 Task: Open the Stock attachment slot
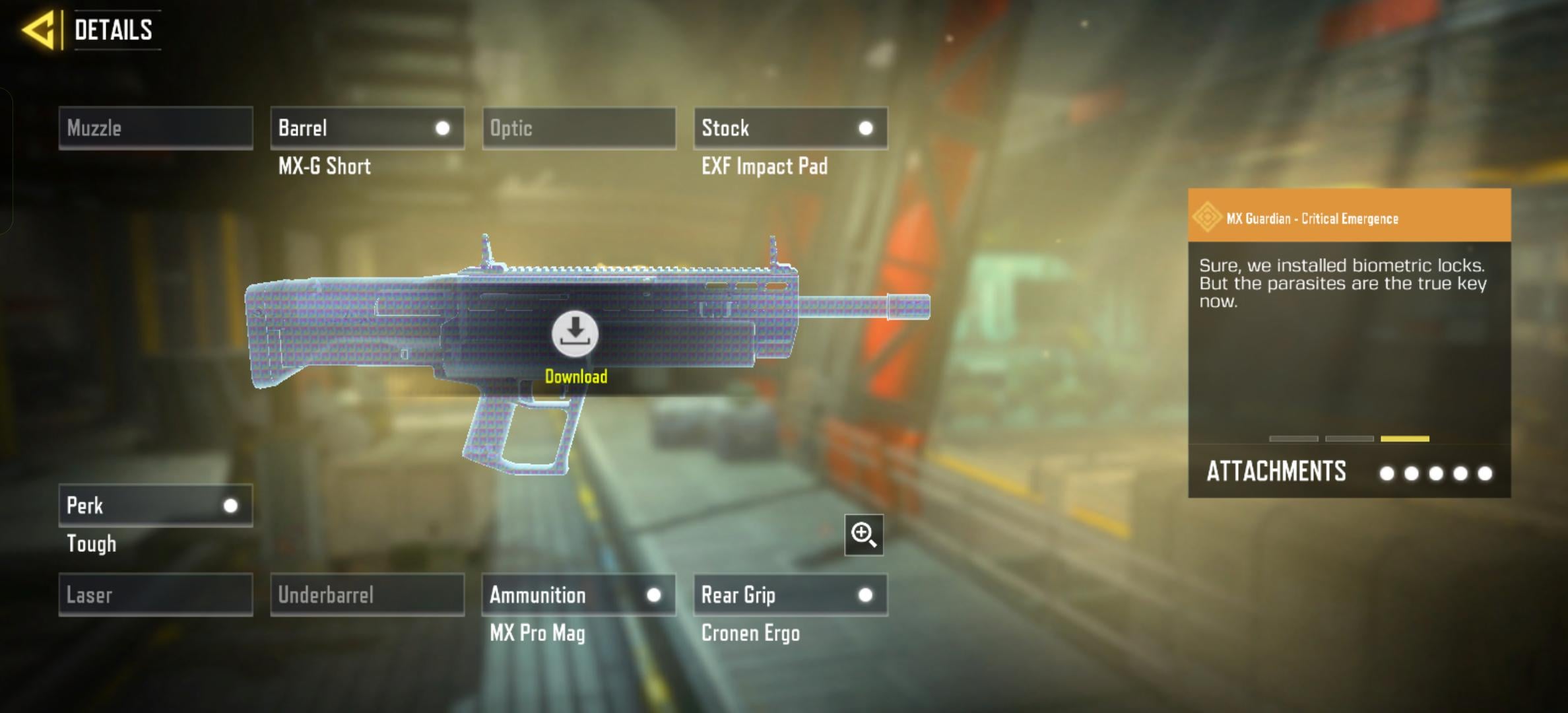(791, 128)
